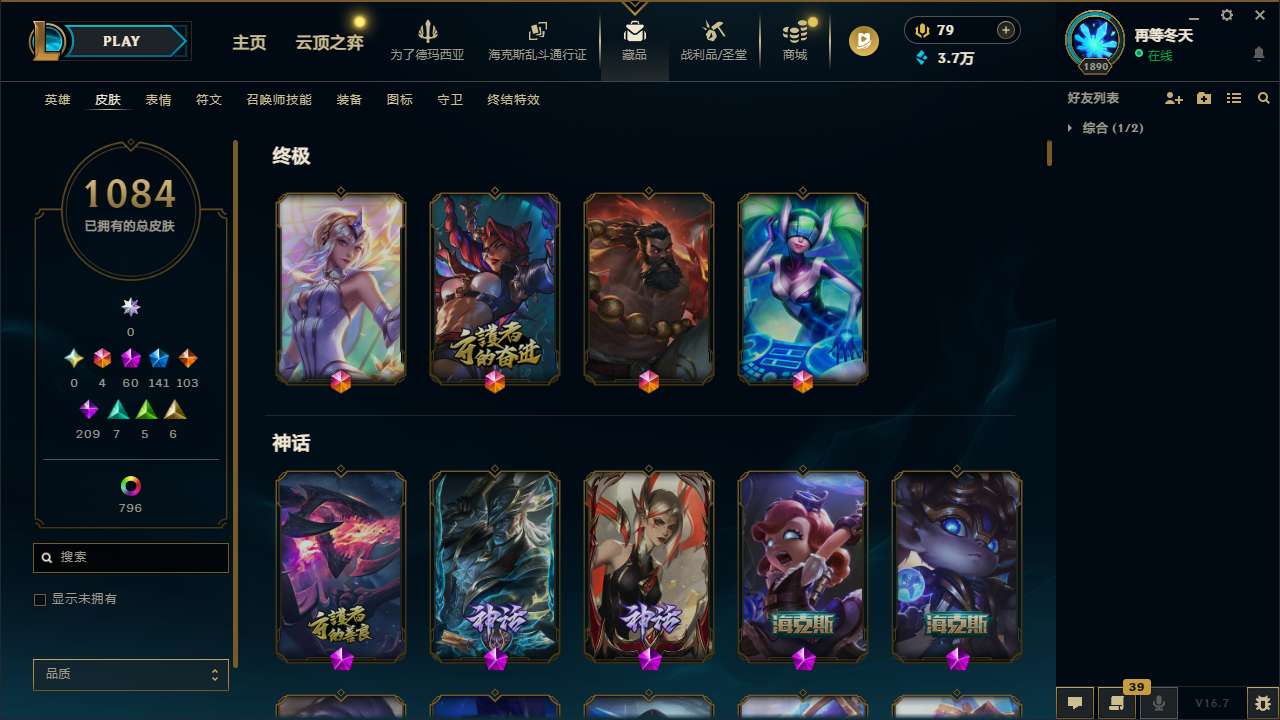The width and height of the screenshot is (1280, 720).
Task: Open the 商城 store
Action: [x=795, y=40]
